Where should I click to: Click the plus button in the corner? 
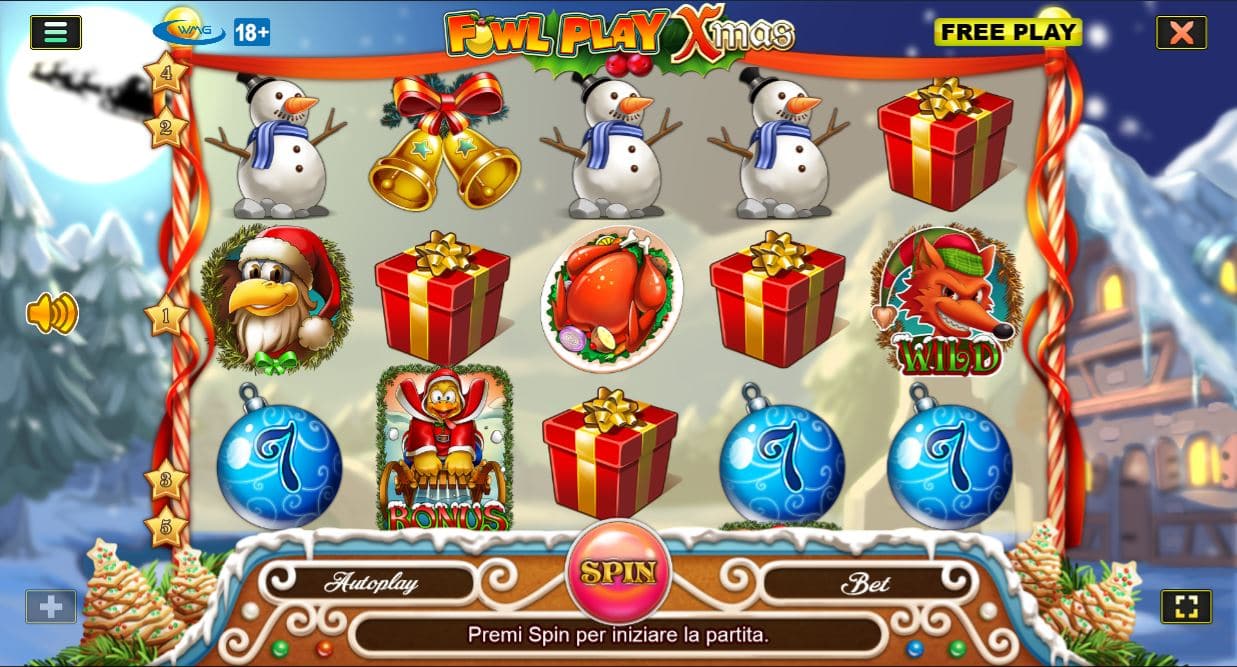tap(50, 606)
